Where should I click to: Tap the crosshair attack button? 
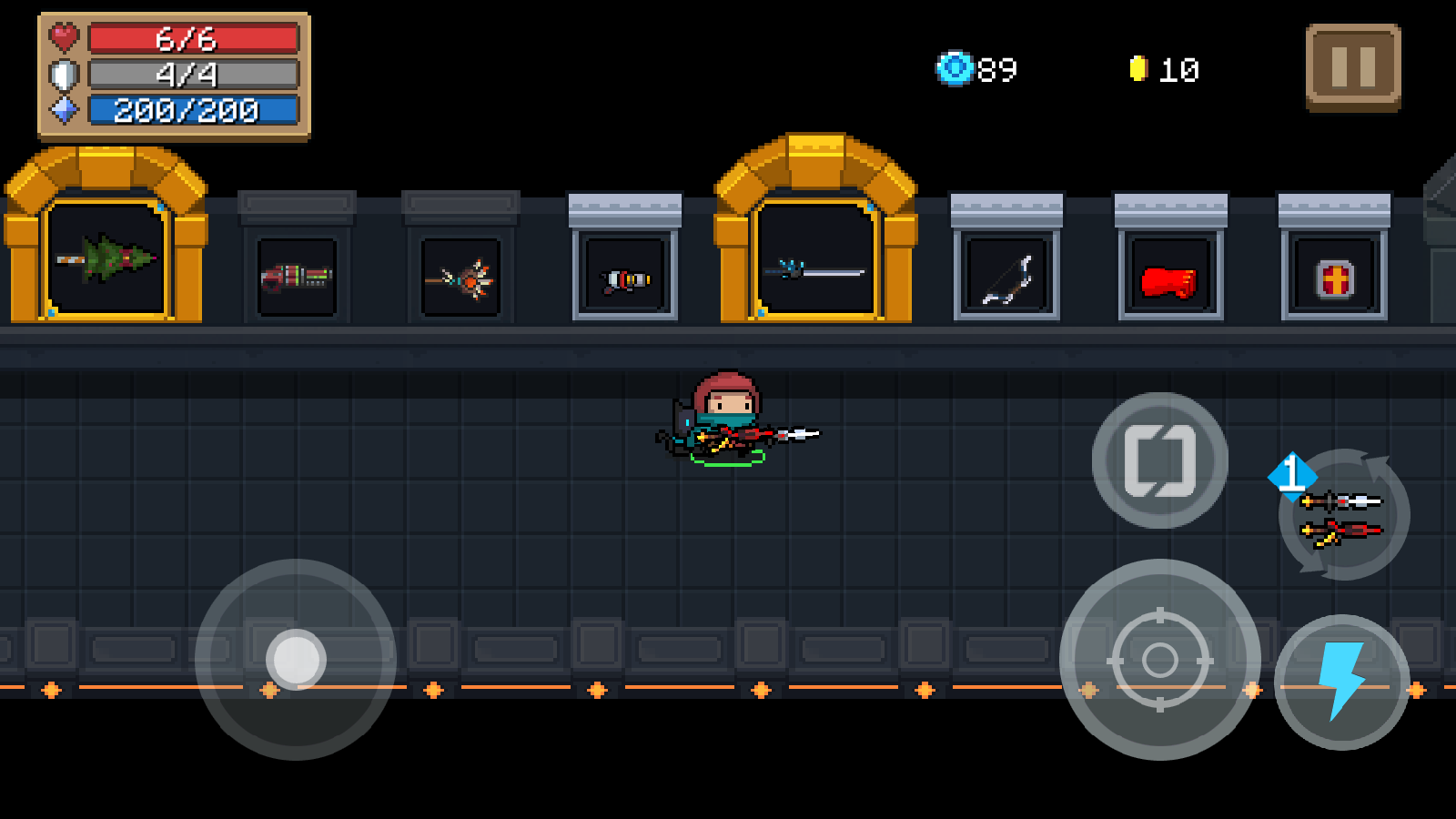click(x=1159, y=660)
